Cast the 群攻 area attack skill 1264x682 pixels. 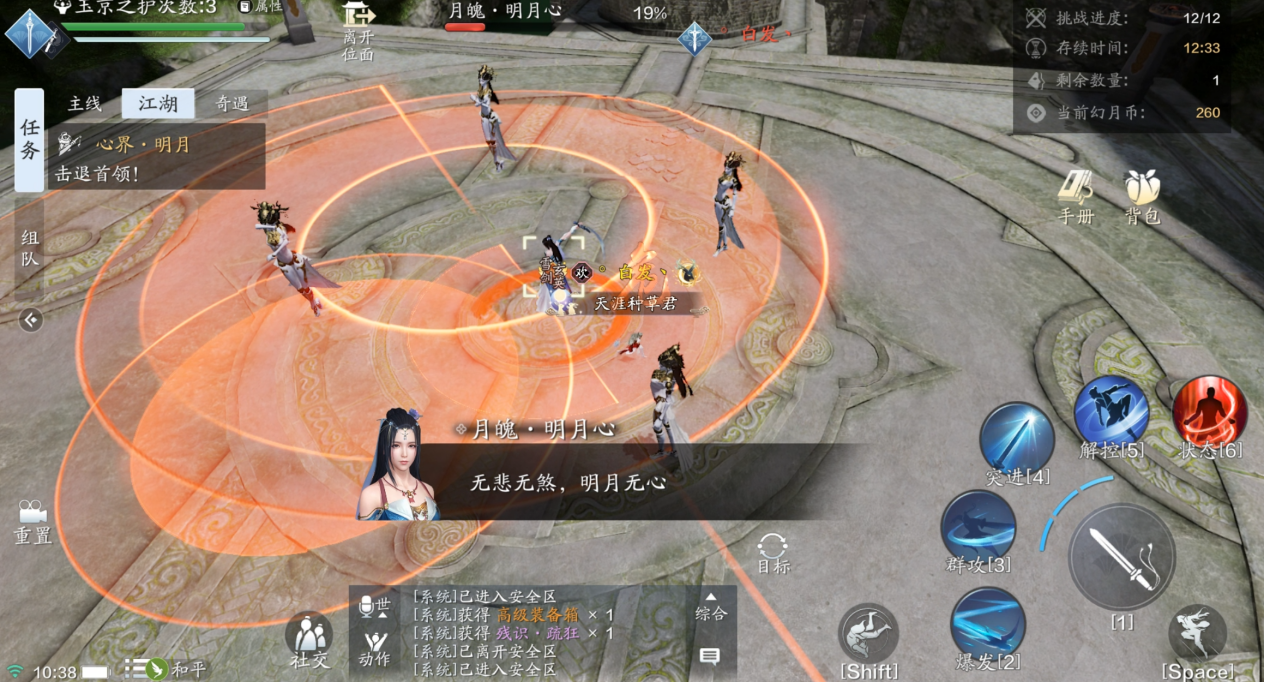click(978, 528)
